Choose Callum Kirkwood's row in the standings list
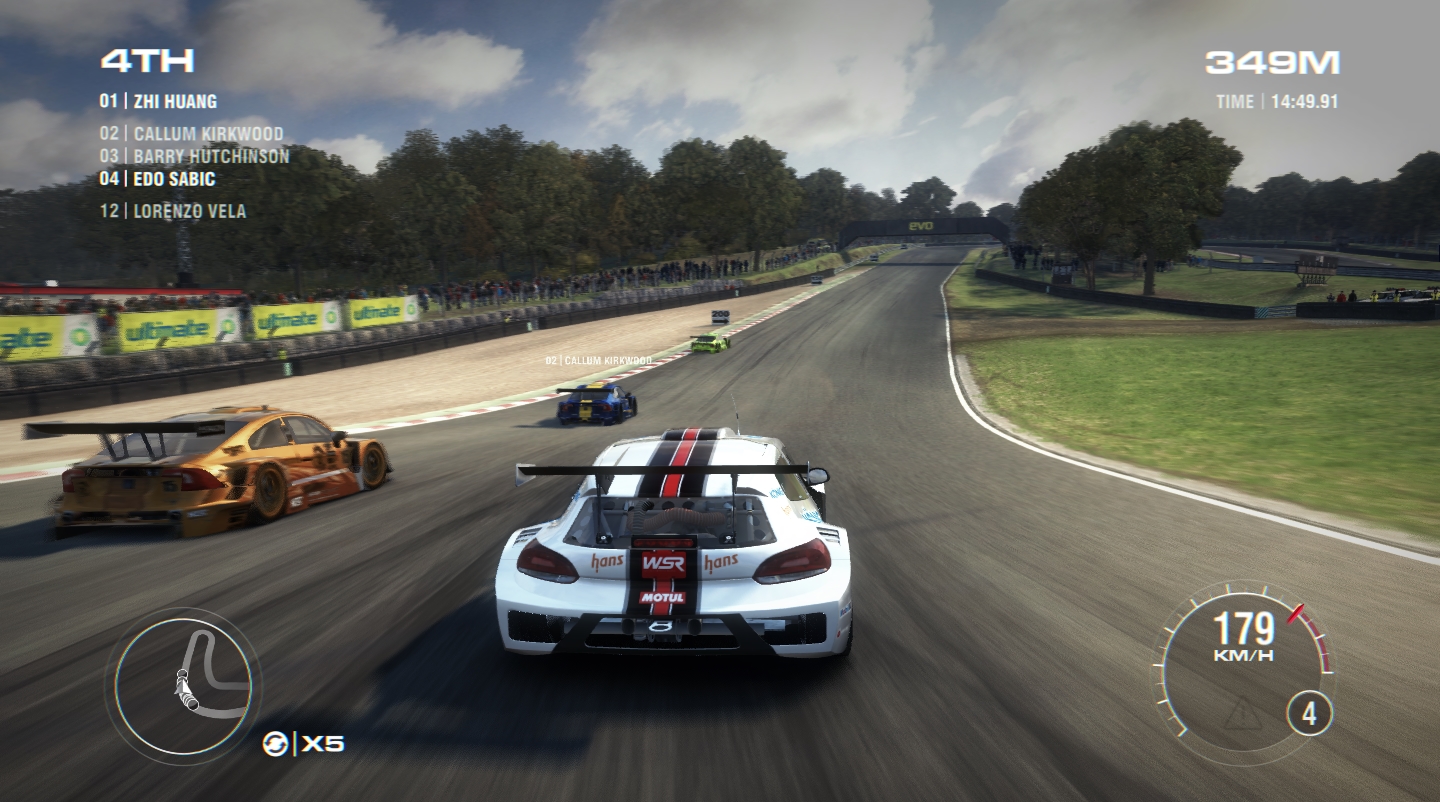1440x802 pixels. click(x=191, y=133)
